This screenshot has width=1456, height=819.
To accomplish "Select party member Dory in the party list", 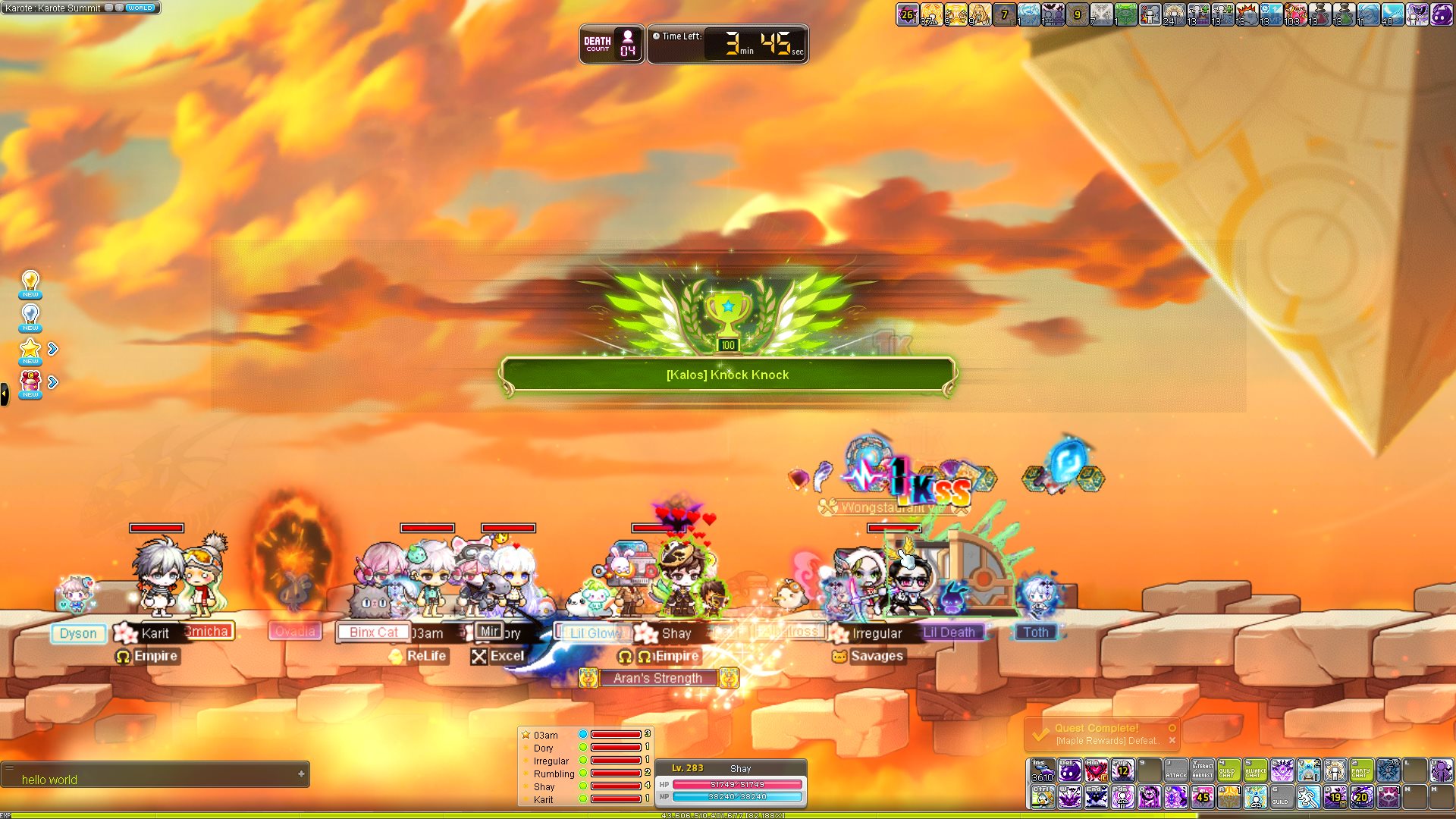I will [x=544, y=748].
